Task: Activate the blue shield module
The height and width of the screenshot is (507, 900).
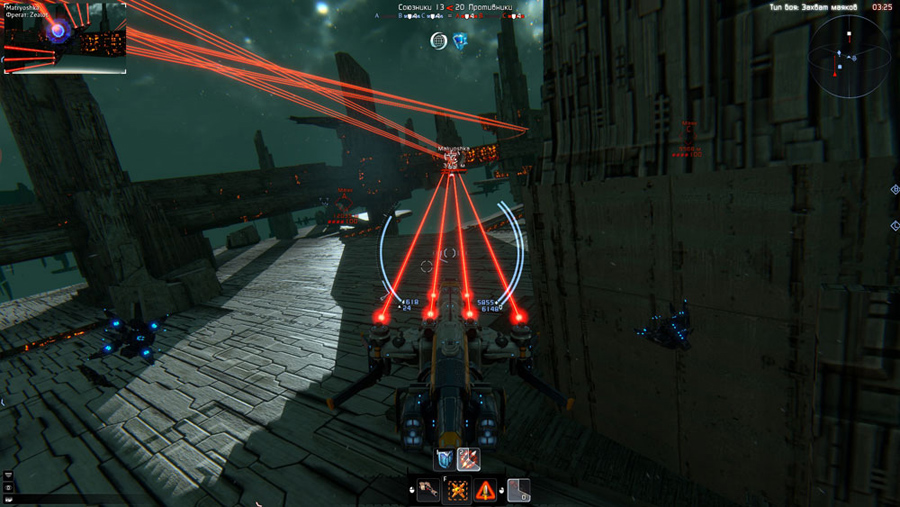Action: tap(445, 459)
